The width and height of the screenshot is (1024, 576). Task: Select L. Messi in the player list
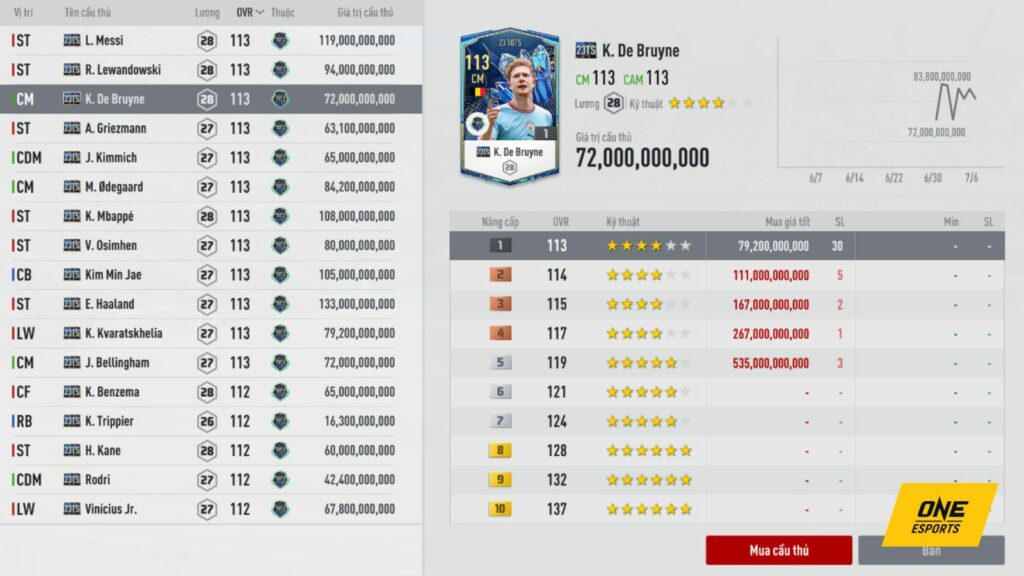pyautogui.click(x=210, y=41)
